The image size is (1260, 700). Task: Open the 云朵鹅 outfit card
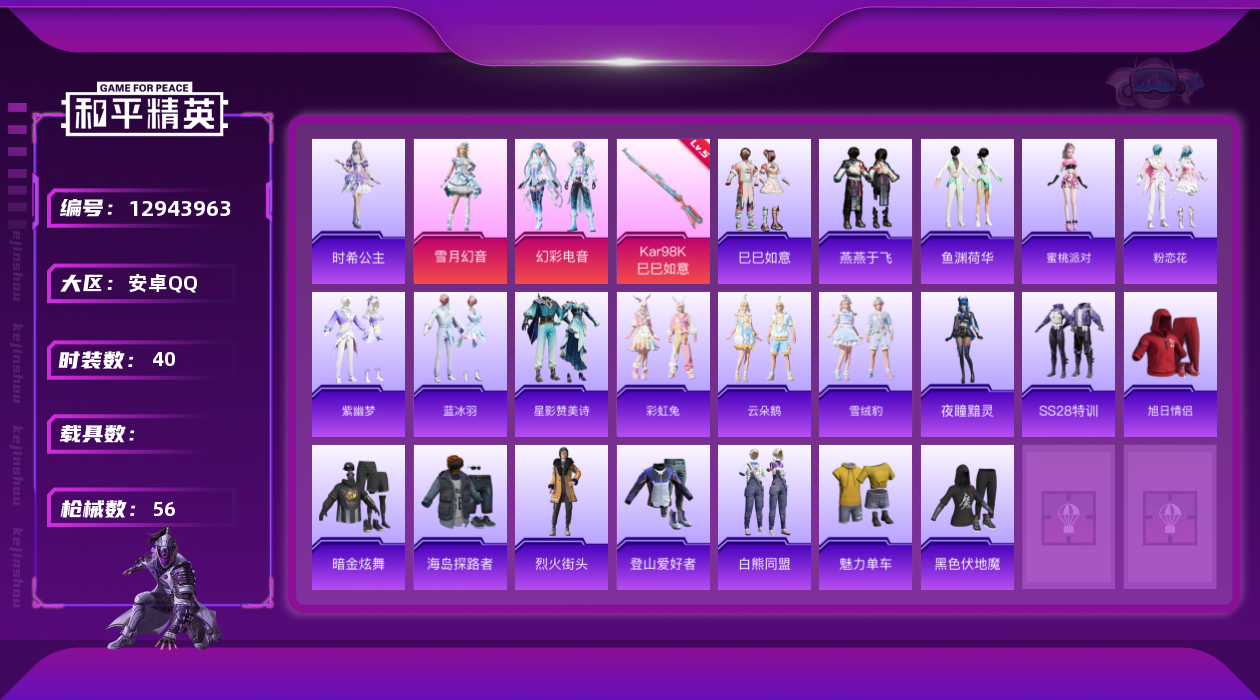(x=764, y=364)
